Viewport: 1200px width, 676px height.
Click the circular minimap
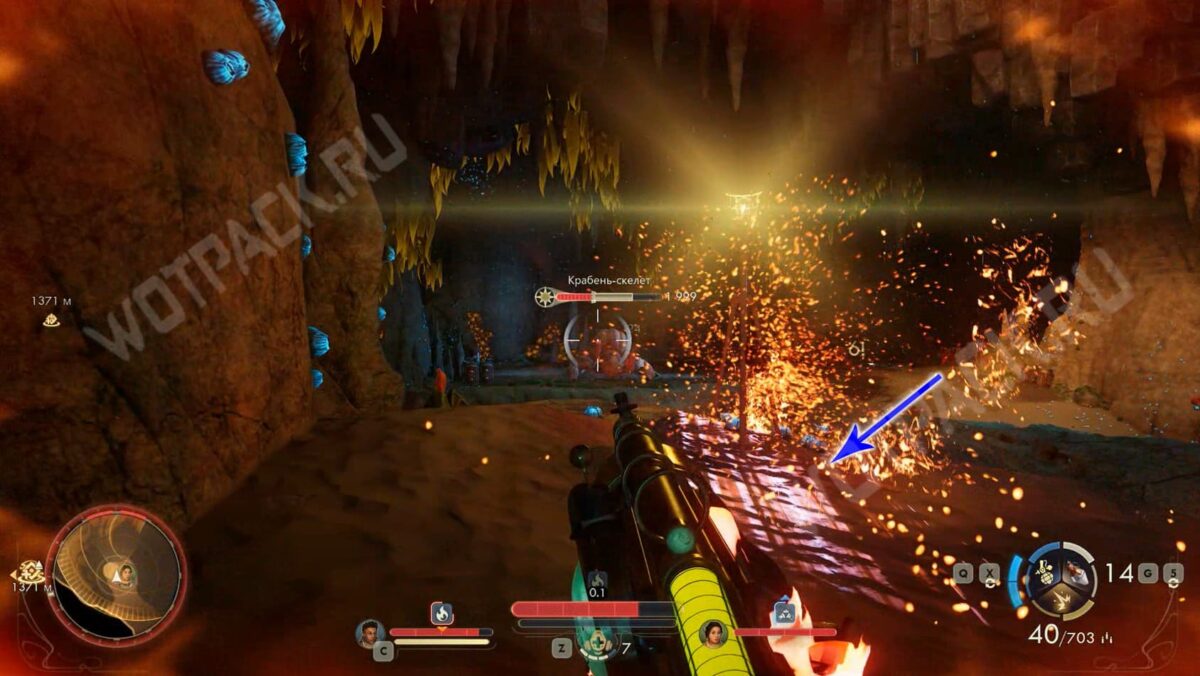point(116,573)
